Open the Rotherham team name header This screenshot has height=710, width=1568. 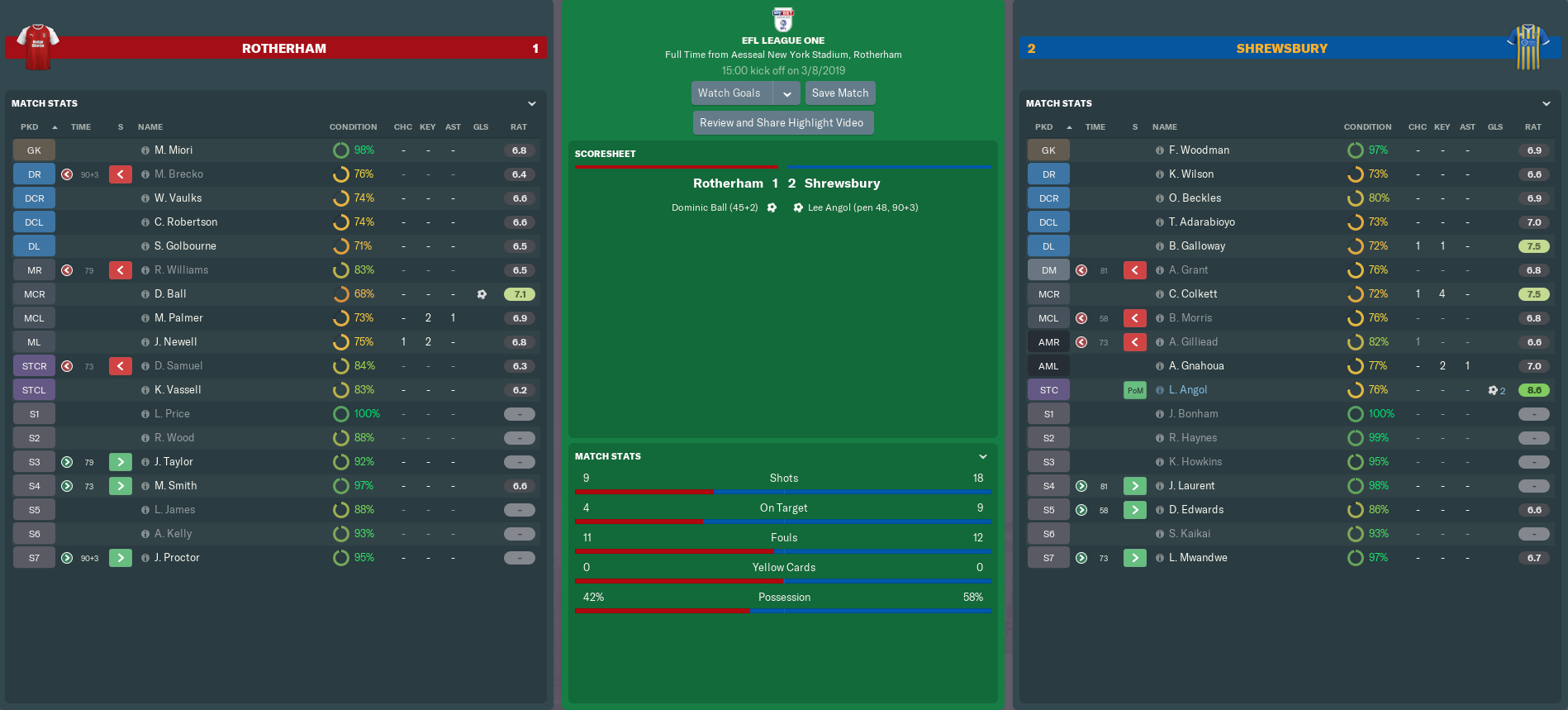pyautogui.click(x=283, y=49)
